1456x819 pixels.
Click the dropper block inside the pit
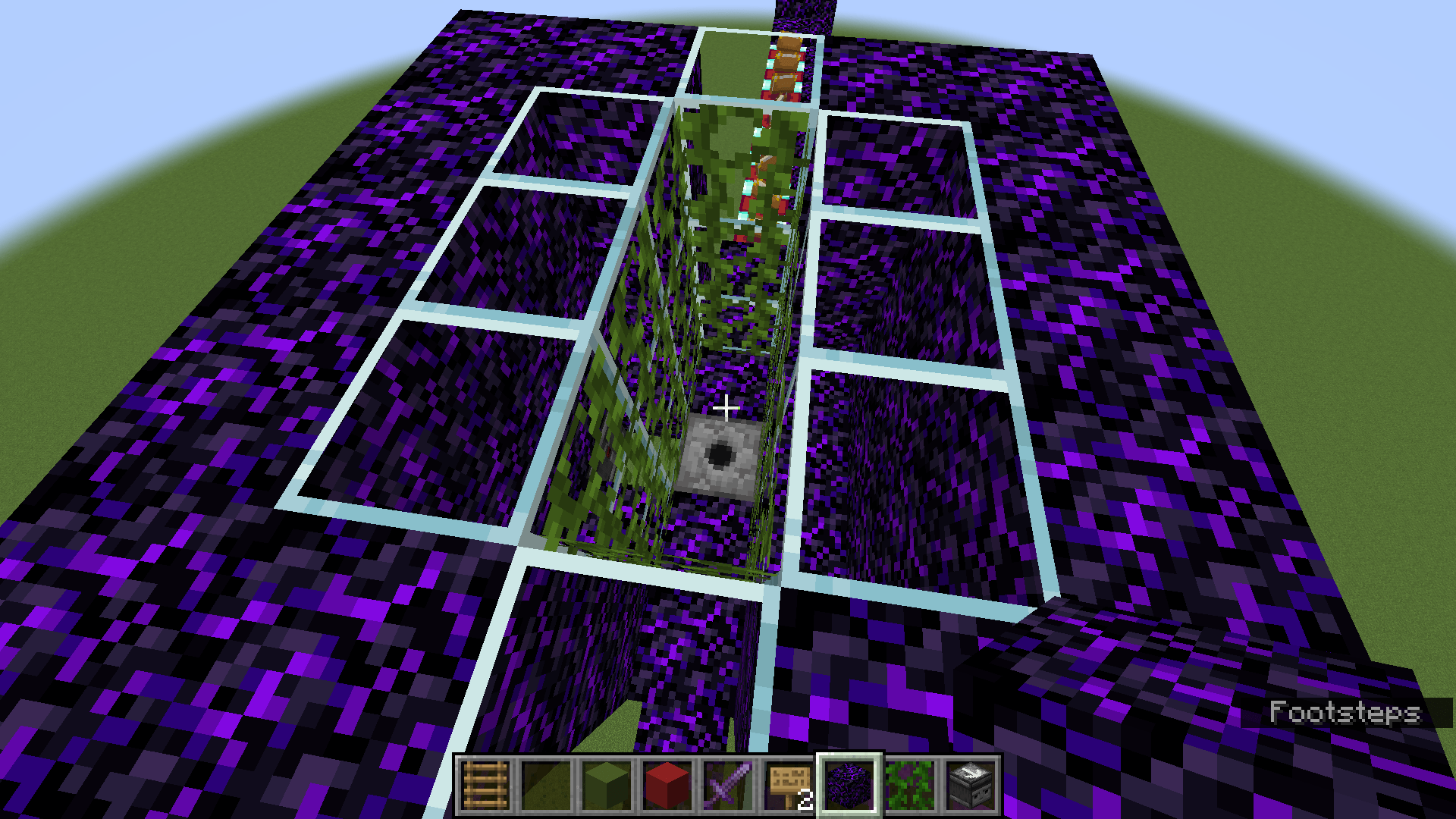(x=722, y=455)
